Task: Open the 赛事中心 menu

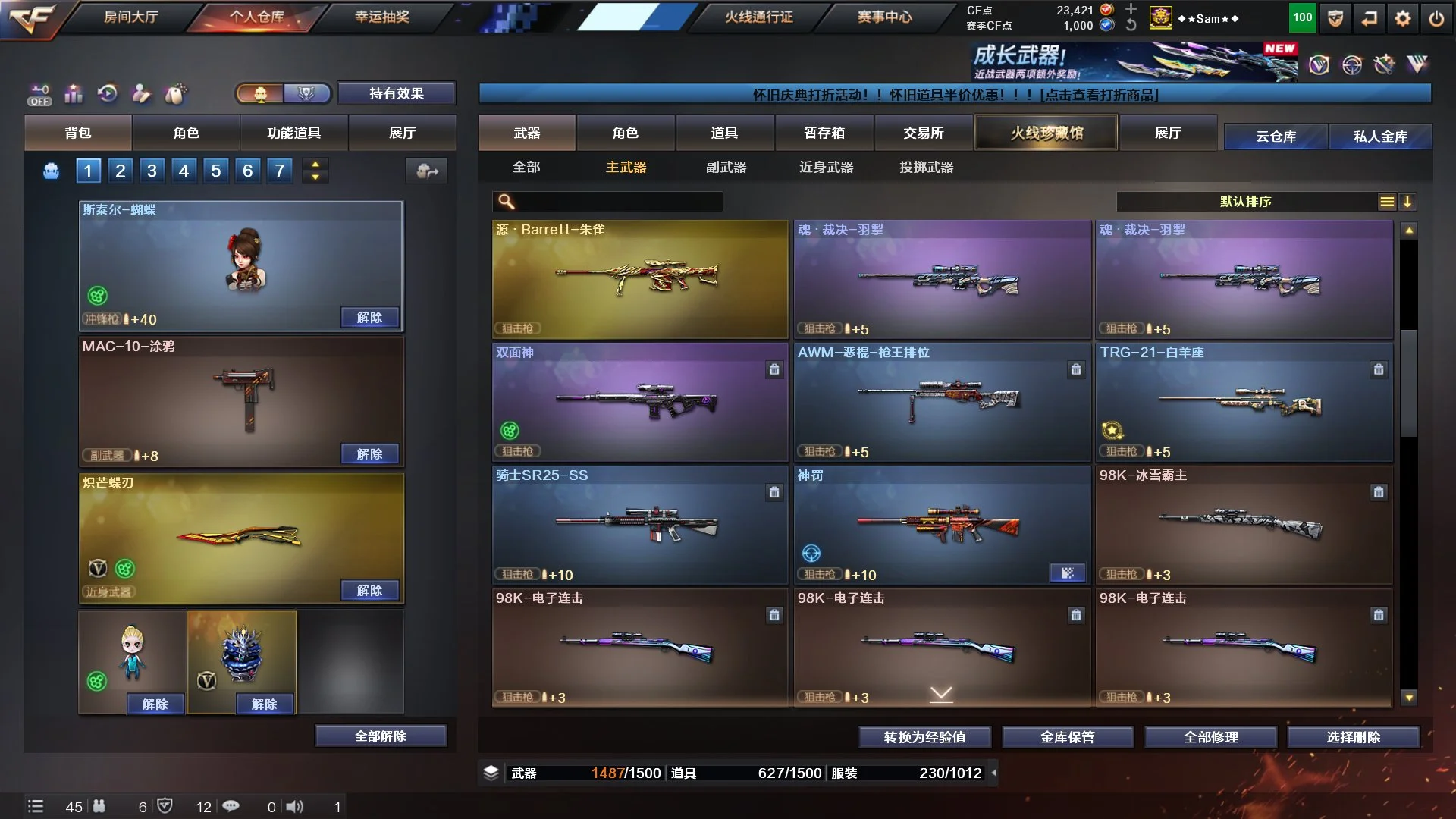Action: click(x=884, y=17)
